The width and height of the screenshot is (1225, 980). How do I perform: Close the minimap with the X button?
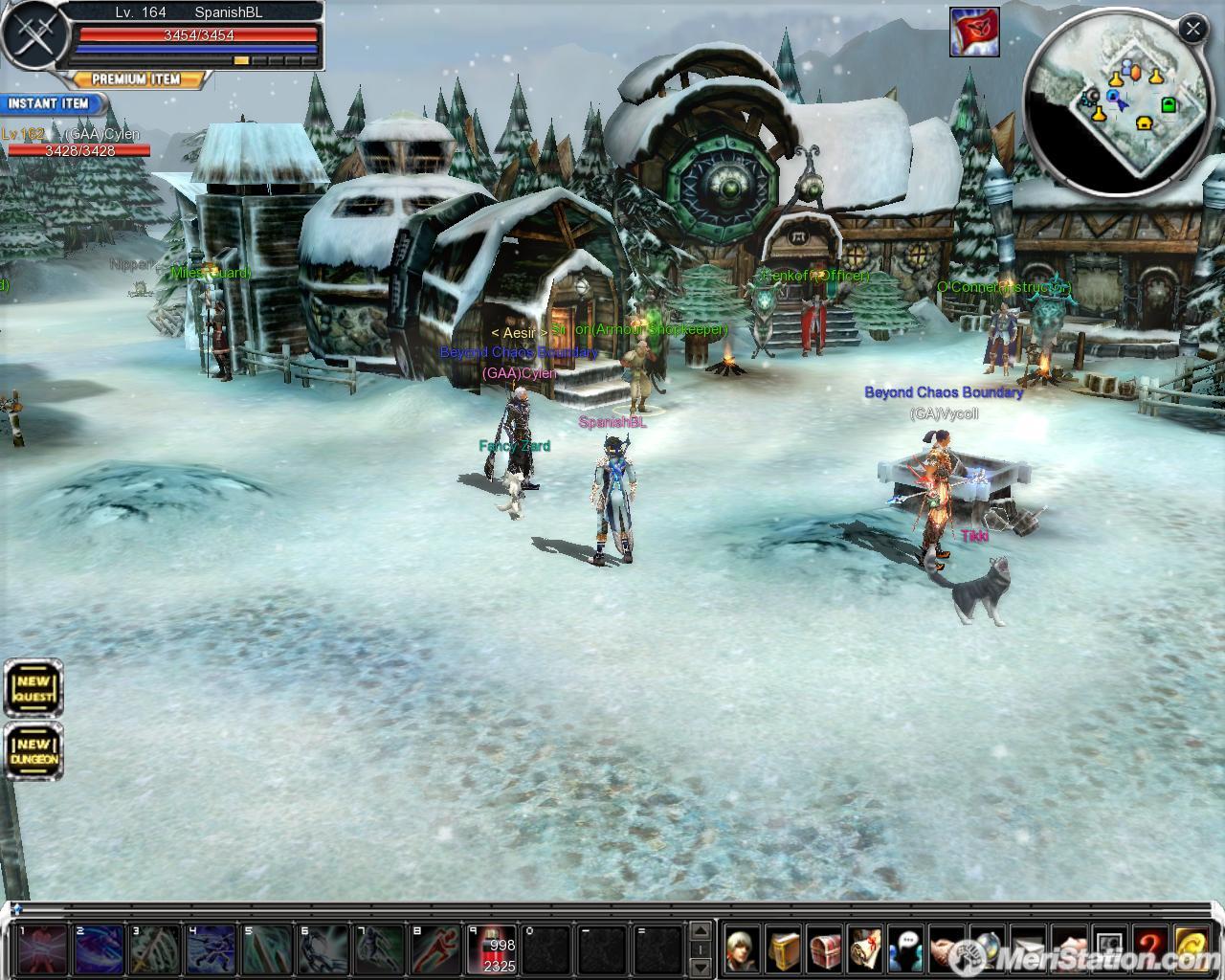(x=1192, y=30)
